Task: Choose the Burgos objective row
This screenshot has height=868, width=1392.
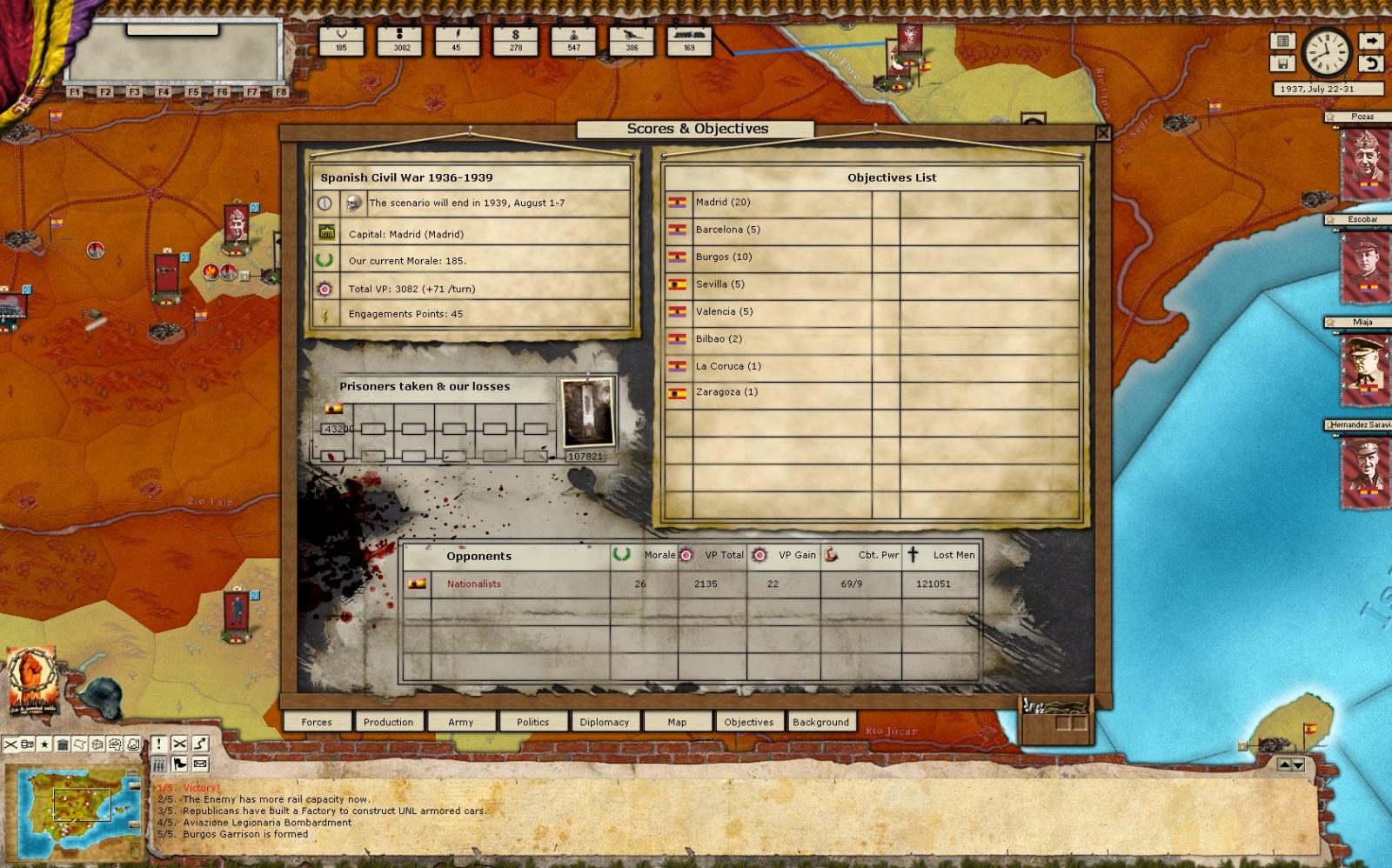Action: 723,257
